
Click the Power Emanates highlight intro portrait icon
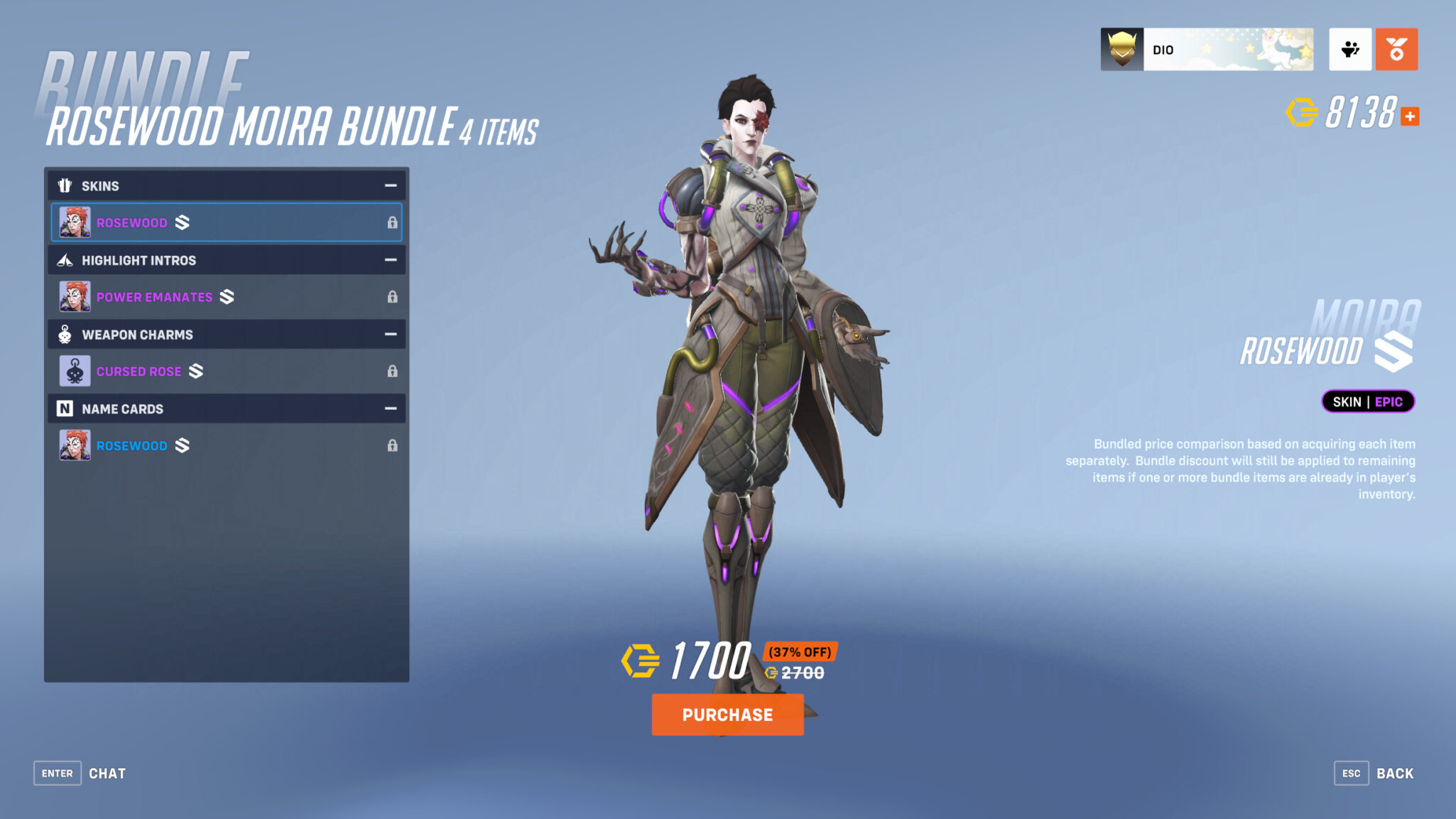(x=77, y=296)
